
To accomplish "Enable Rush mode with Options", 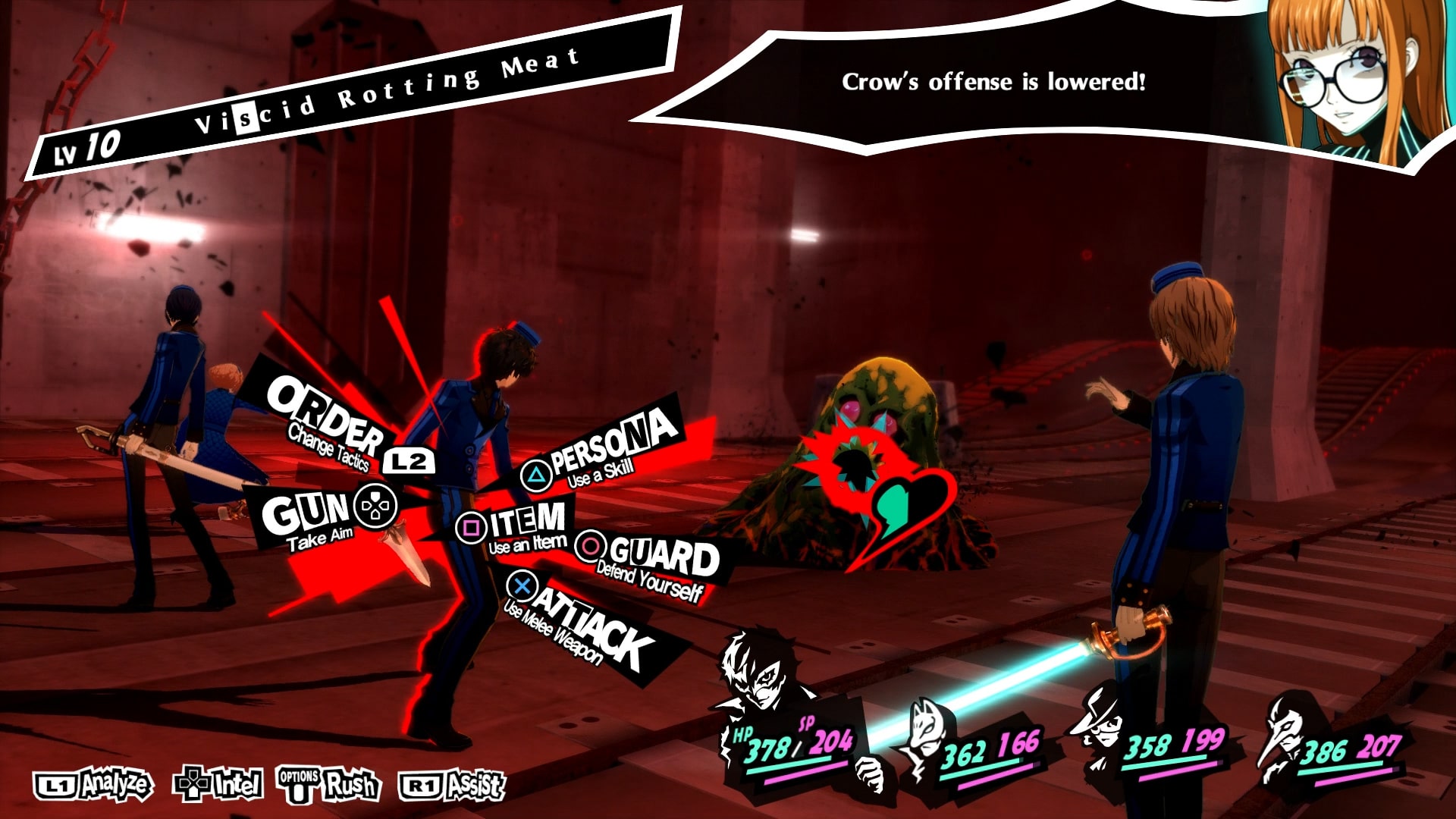I will pyautogui.click(x=330, y=785).
